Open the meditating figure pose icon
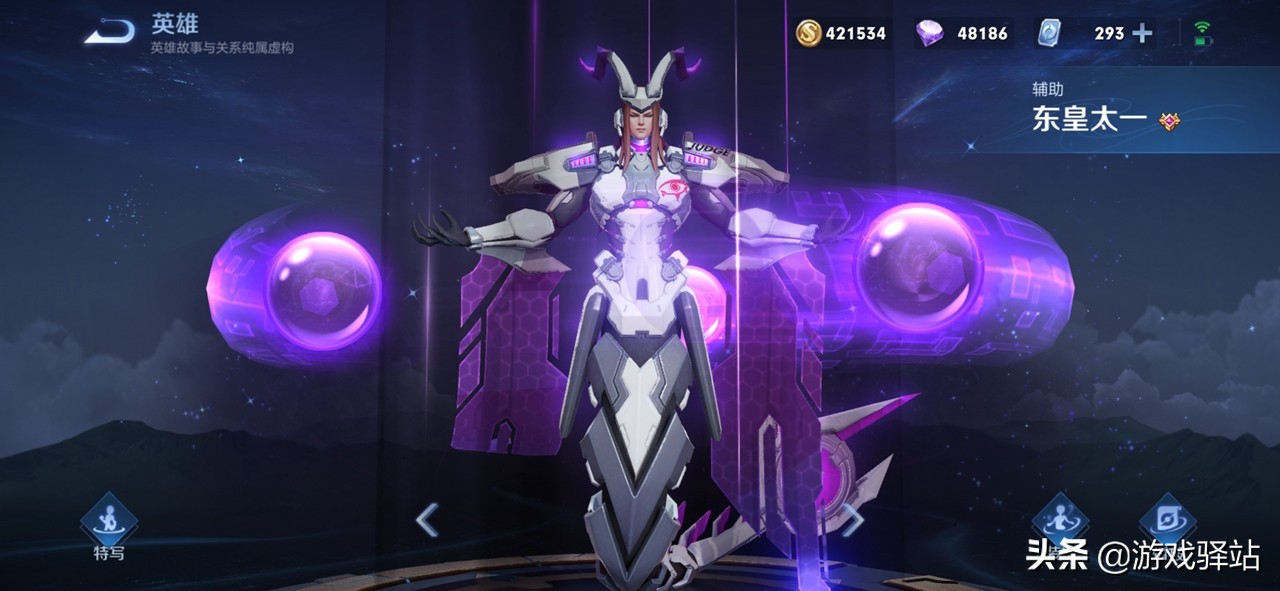 tap(1060, 518)
